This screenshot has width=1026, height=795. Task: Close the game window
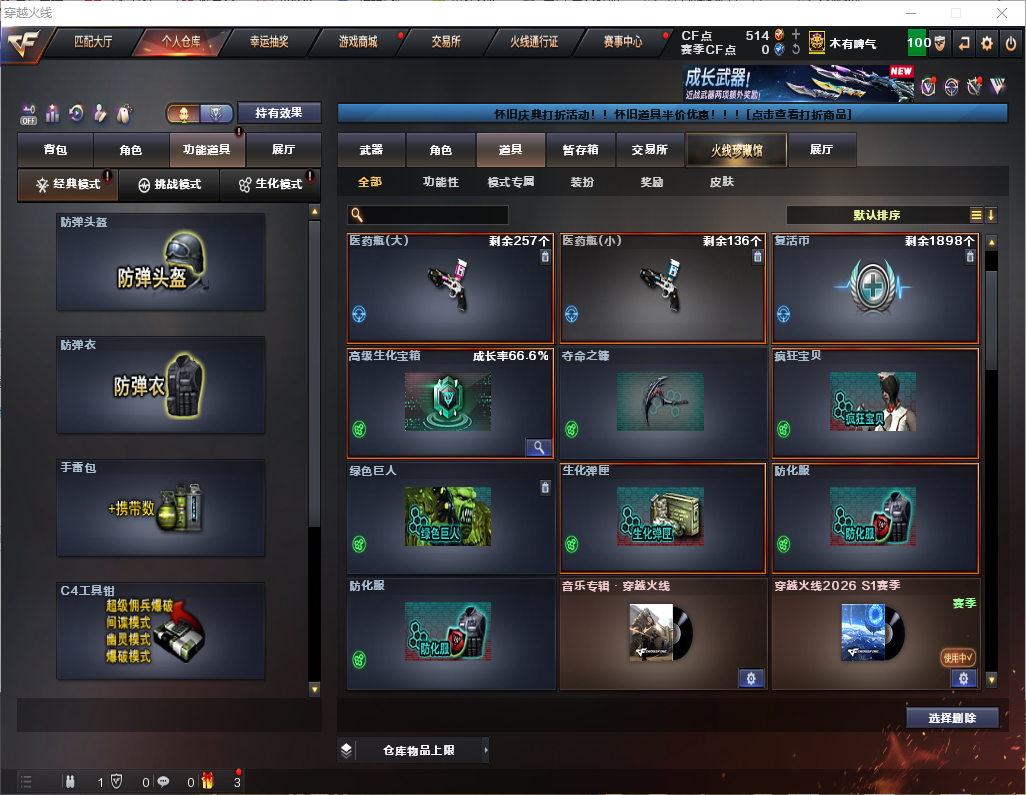[1003, 13]
